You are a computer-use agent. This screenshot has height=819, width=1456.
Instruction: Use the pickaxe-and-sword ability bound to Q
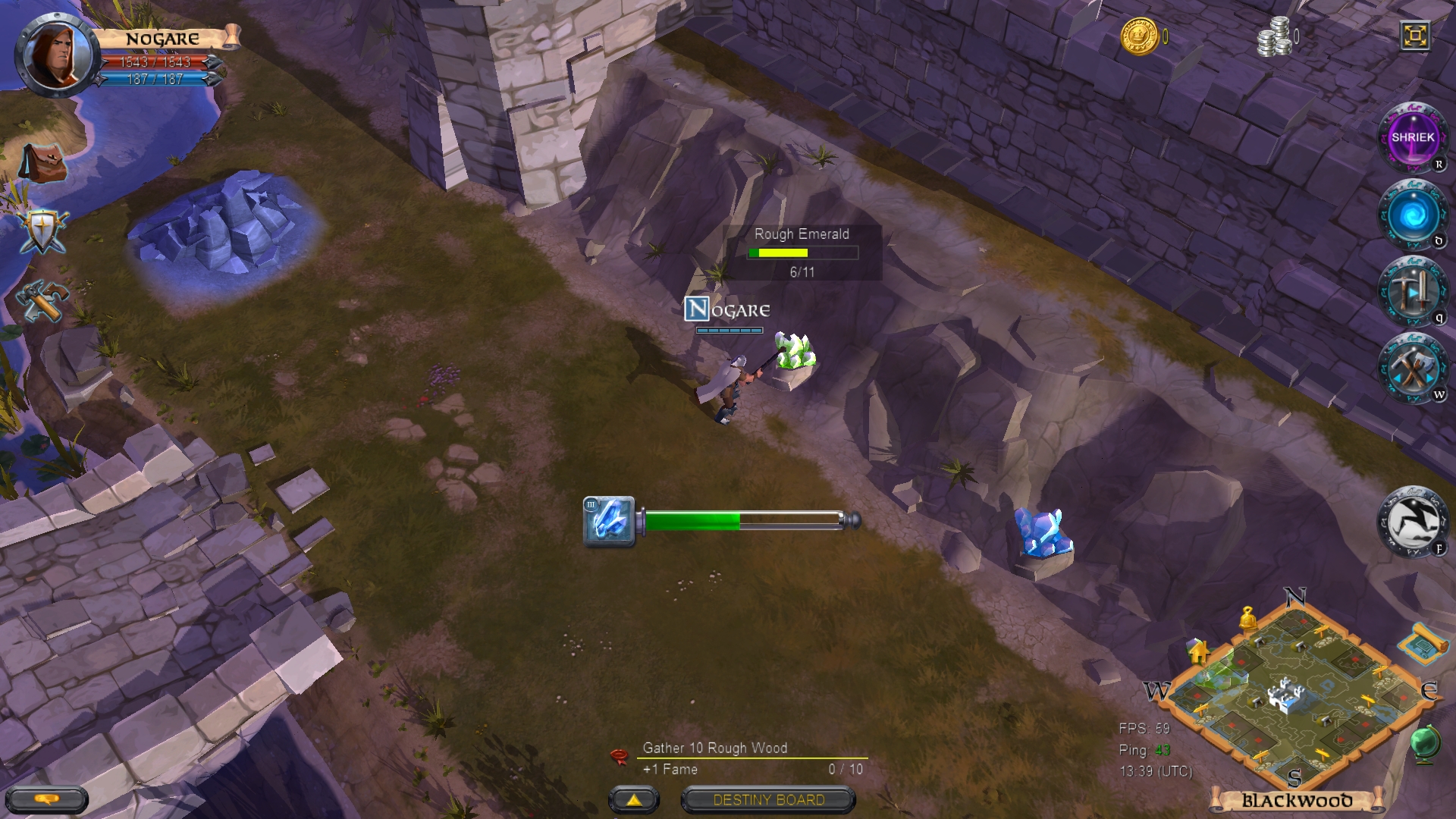(x=1415, y=294)
